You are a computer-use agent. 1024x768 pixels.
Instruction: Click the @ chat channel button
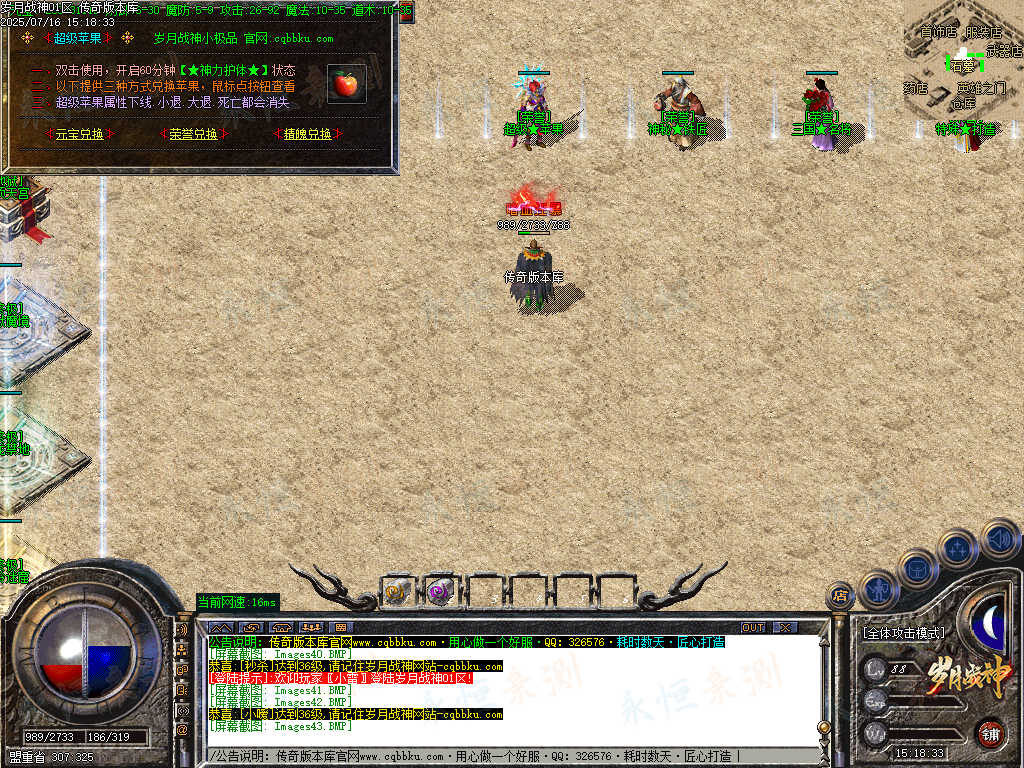pos(182,729)
